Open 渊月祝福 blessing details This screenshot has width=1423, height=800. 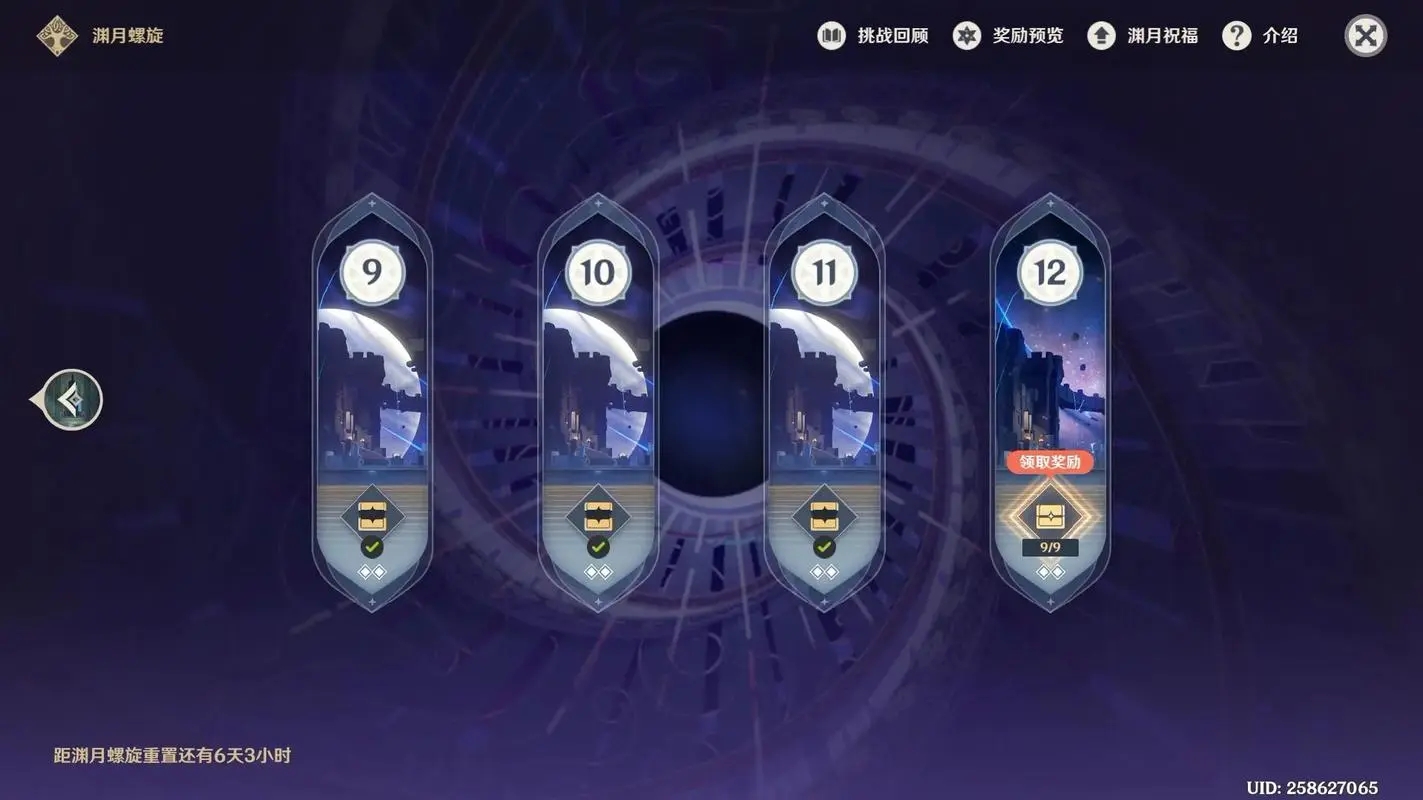(x=1143, y=36)
